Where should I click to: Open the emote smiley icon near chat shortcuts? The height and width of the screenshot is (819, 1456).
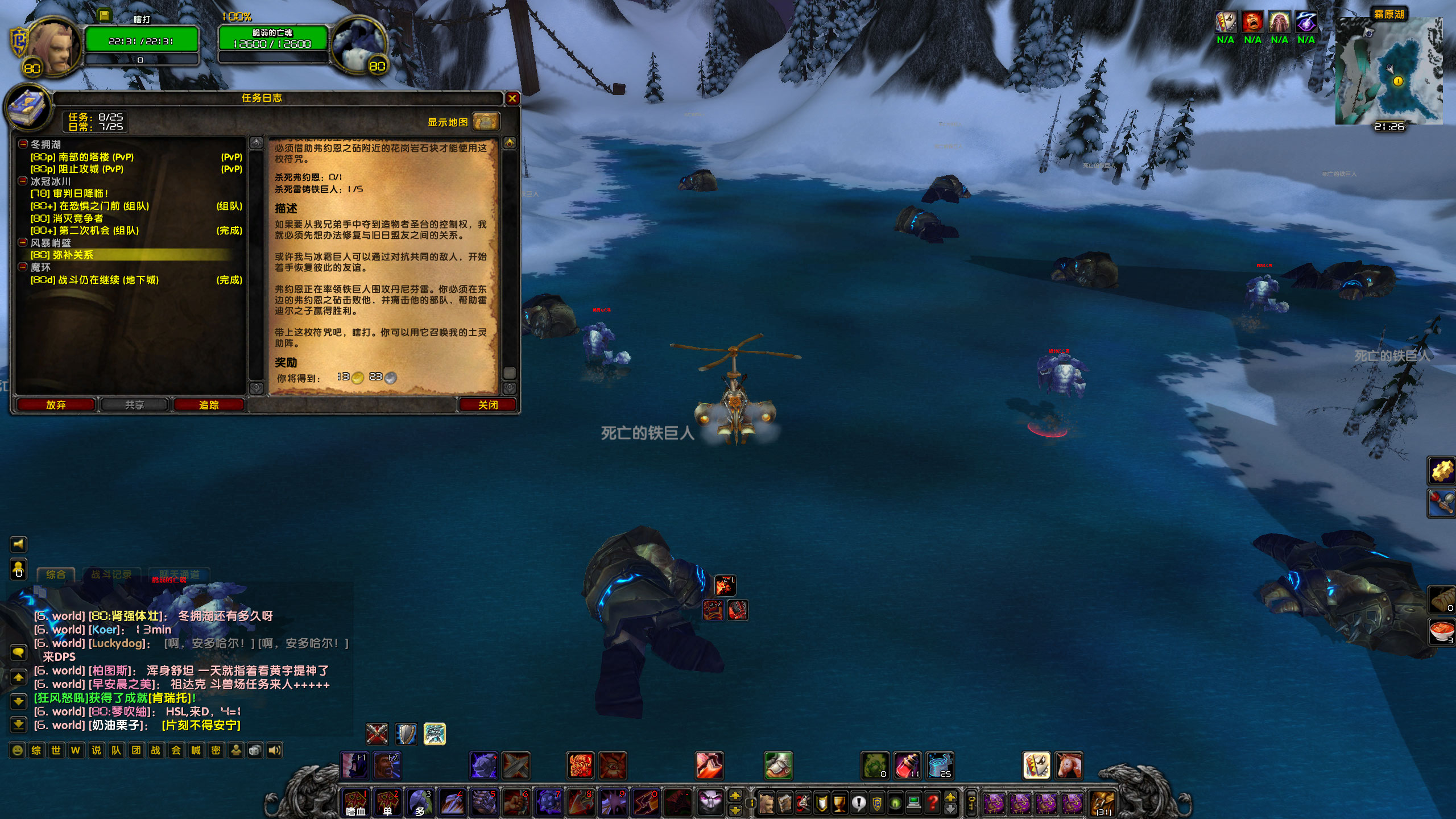click(x=17, y=750)
